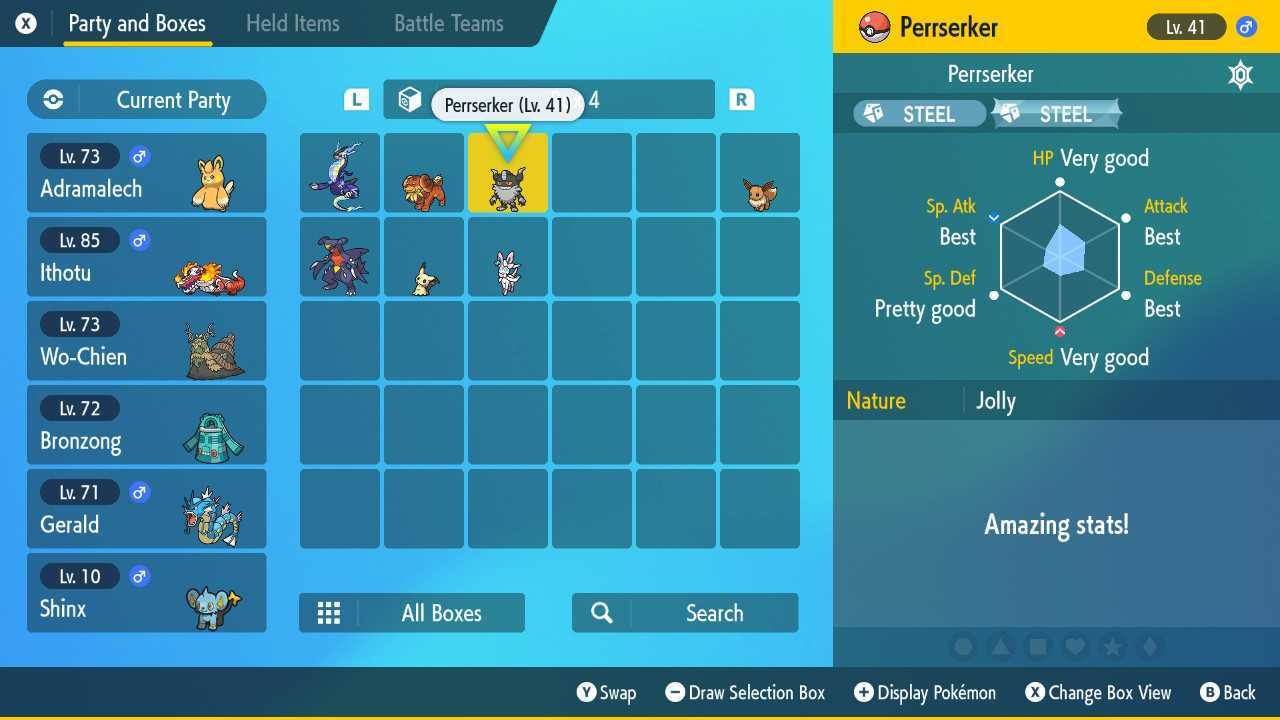Image resolution: width=1280 pixels, height=720 pixels.
Task: Select Shinx in the party list
Action: [x=146, y=592]
